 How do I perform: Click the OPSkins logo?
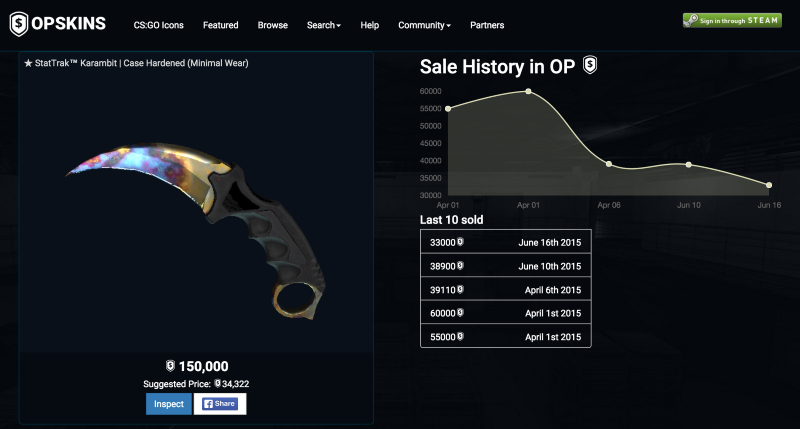tap(57, 23)
